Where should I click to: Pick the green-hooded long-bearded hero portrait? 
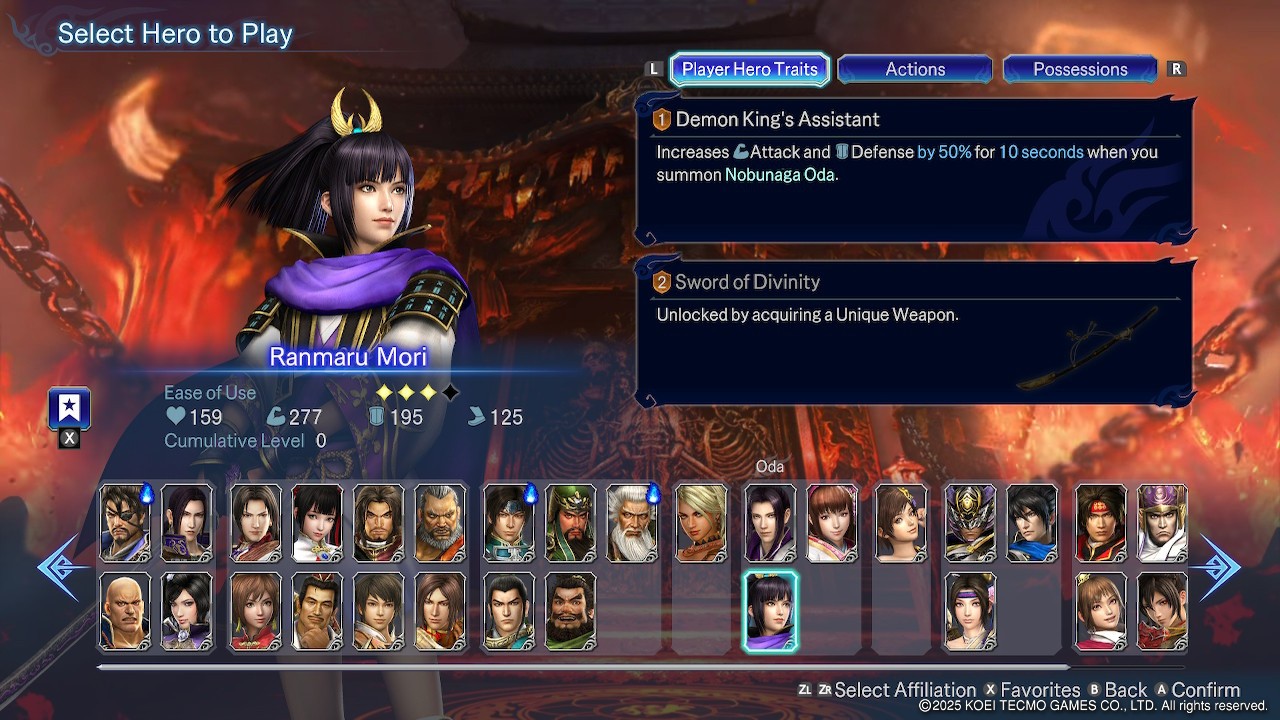pyautogui.click(x=571, y=523)
